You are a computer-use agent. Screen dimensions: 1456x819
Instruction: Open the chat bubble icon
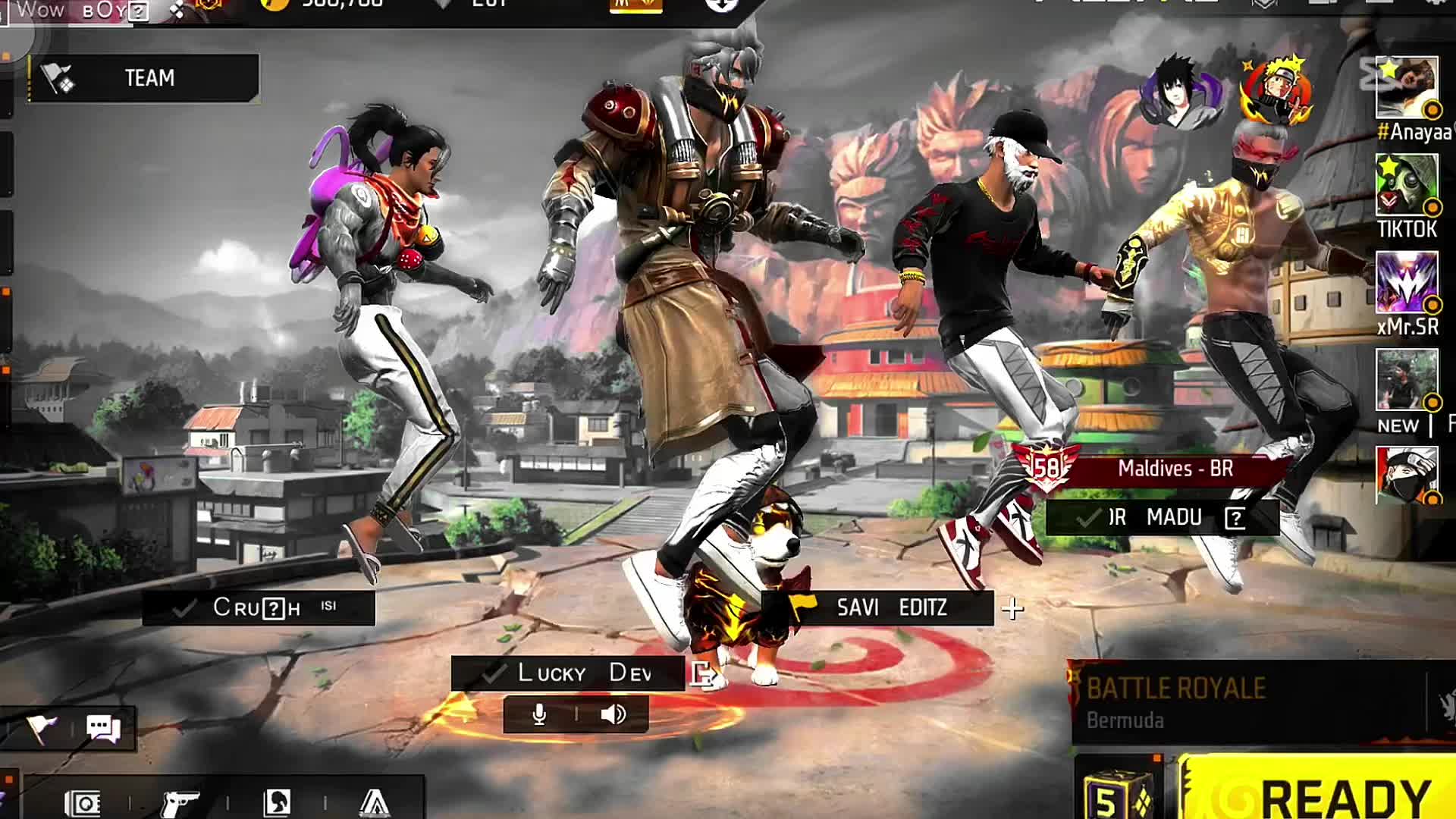[x=103, y=729]
